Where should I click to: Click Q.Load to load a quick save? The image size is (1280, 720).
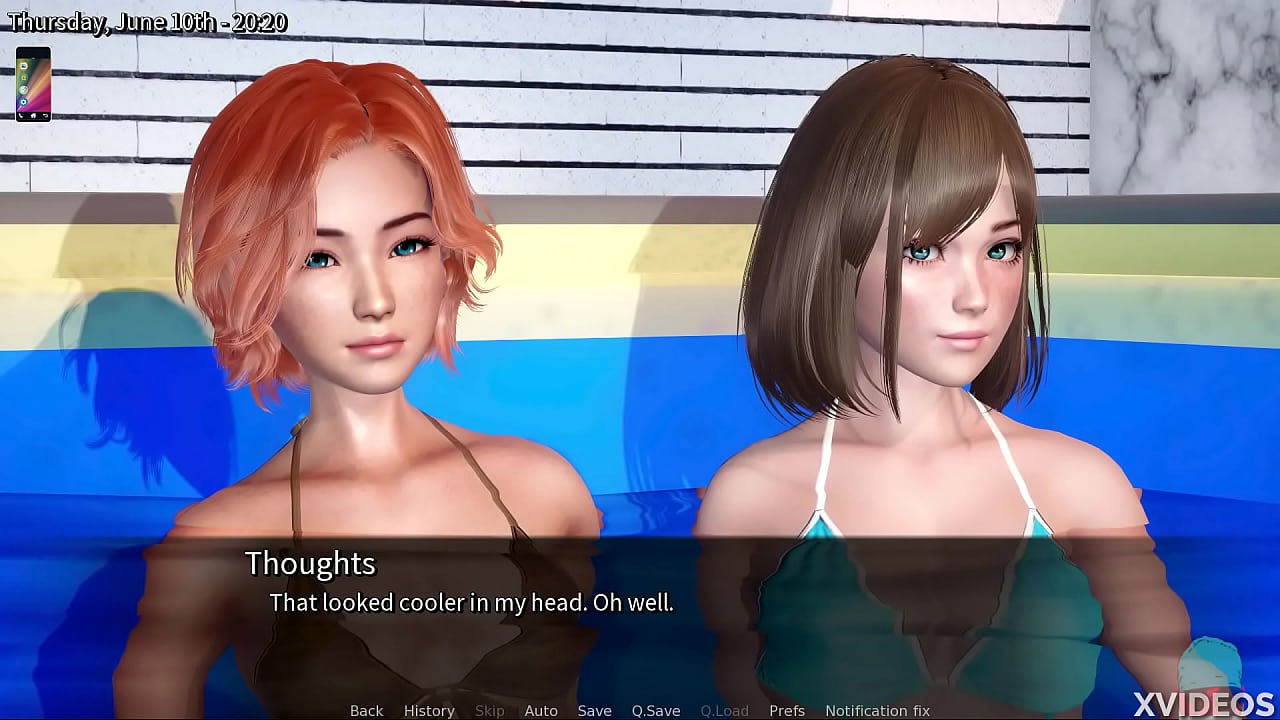point(725,710)
